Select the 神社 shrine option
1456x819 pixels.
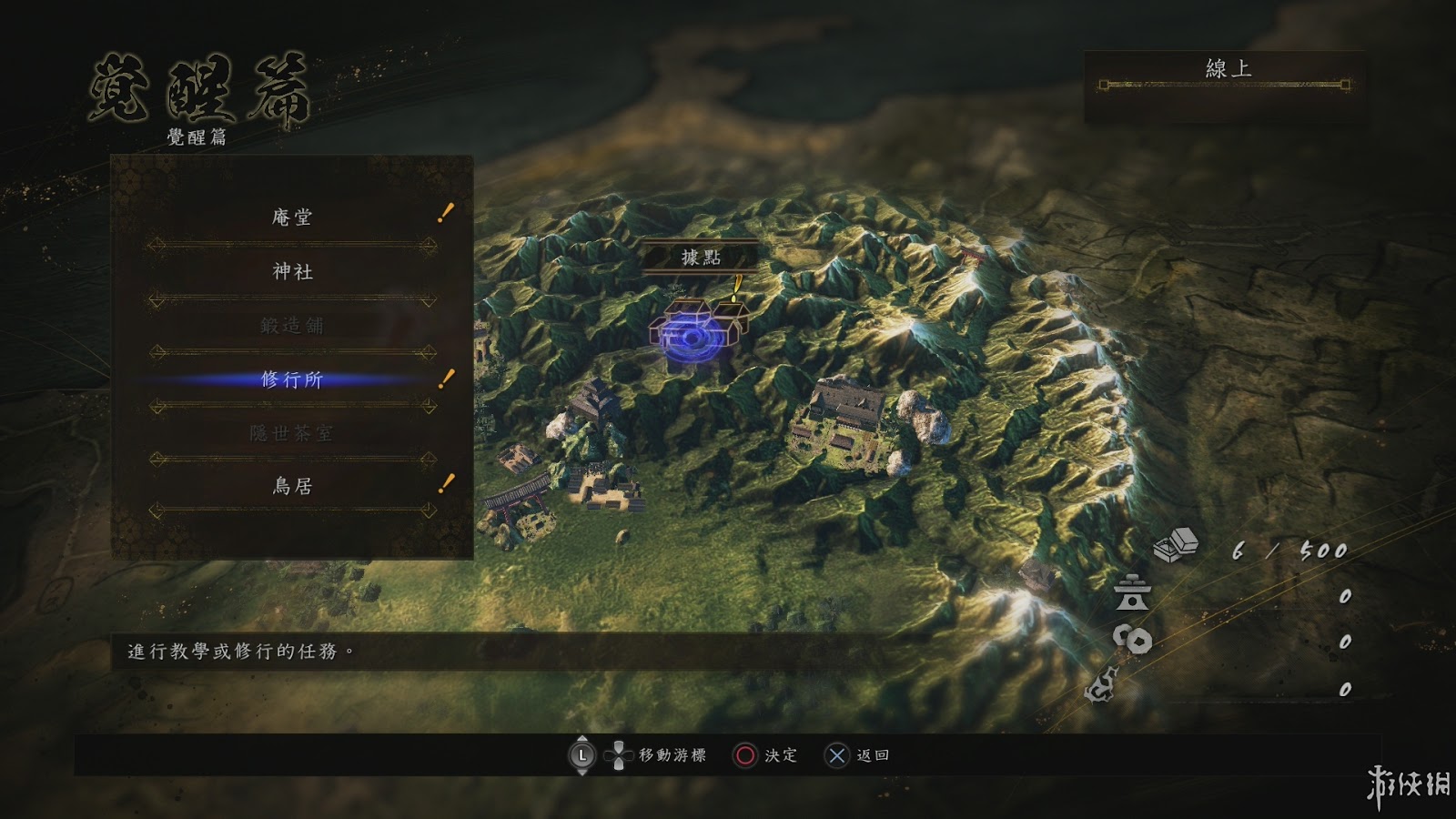292,271
